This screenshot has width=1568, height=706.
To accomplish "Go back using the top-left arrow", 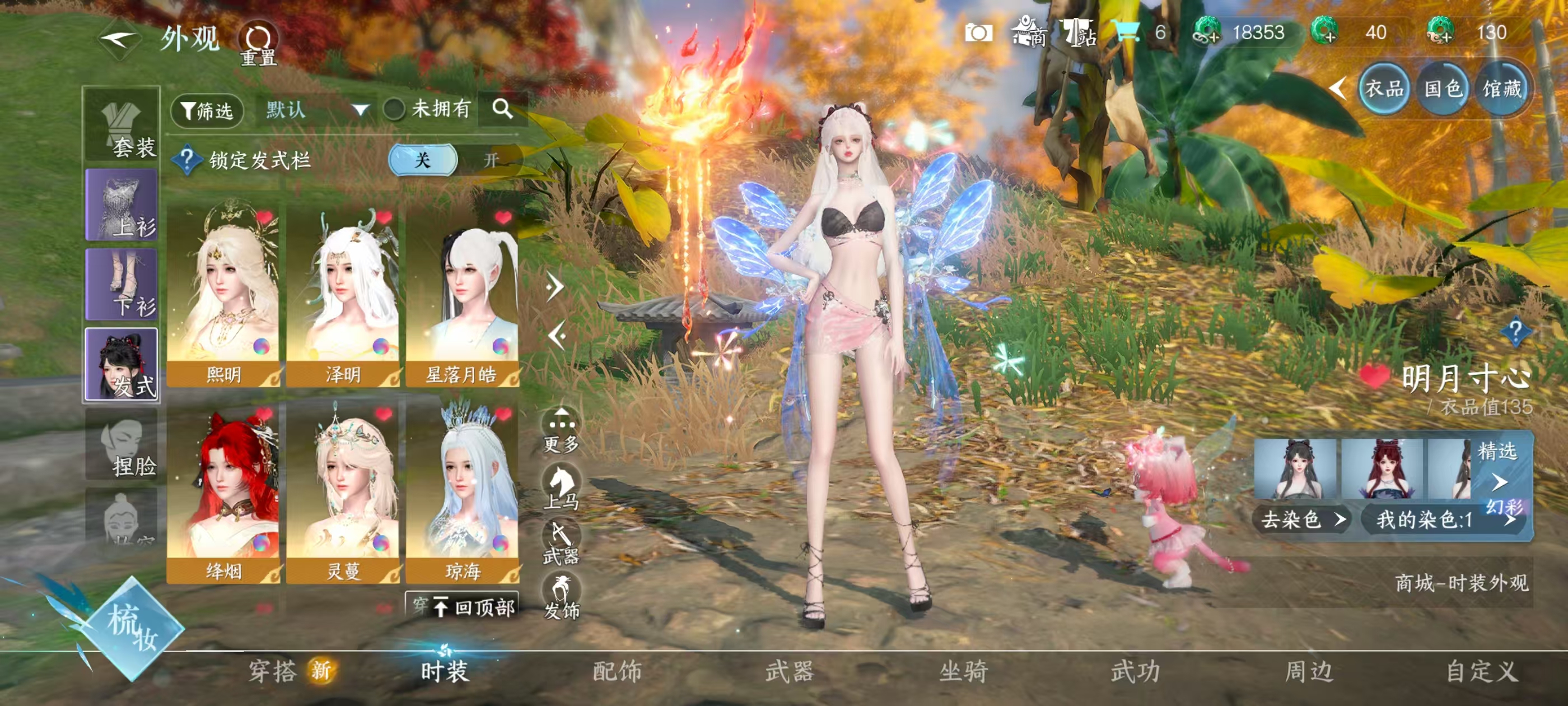I will pos(118,41).
